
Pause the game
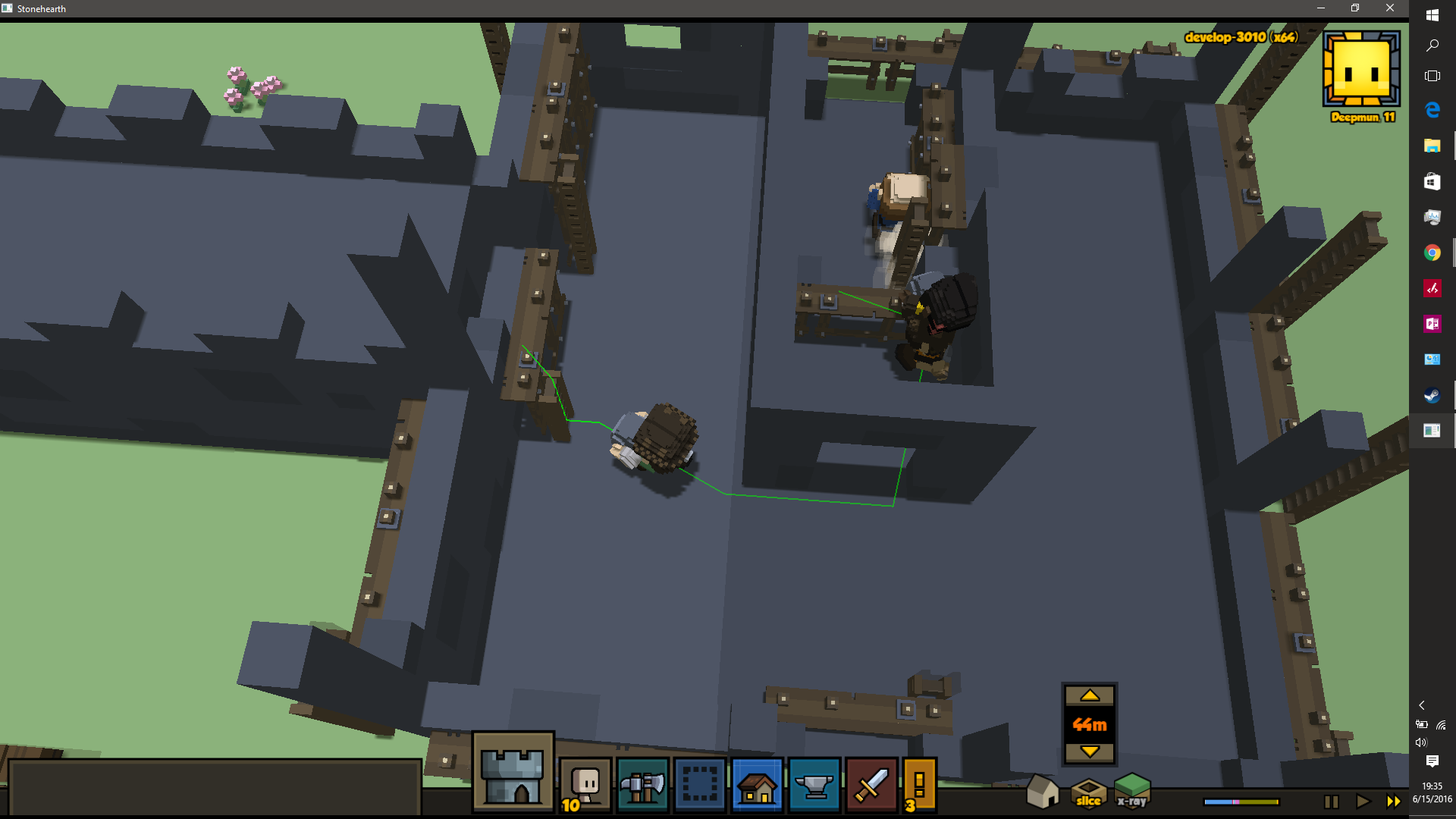(x=1331, y=802)
